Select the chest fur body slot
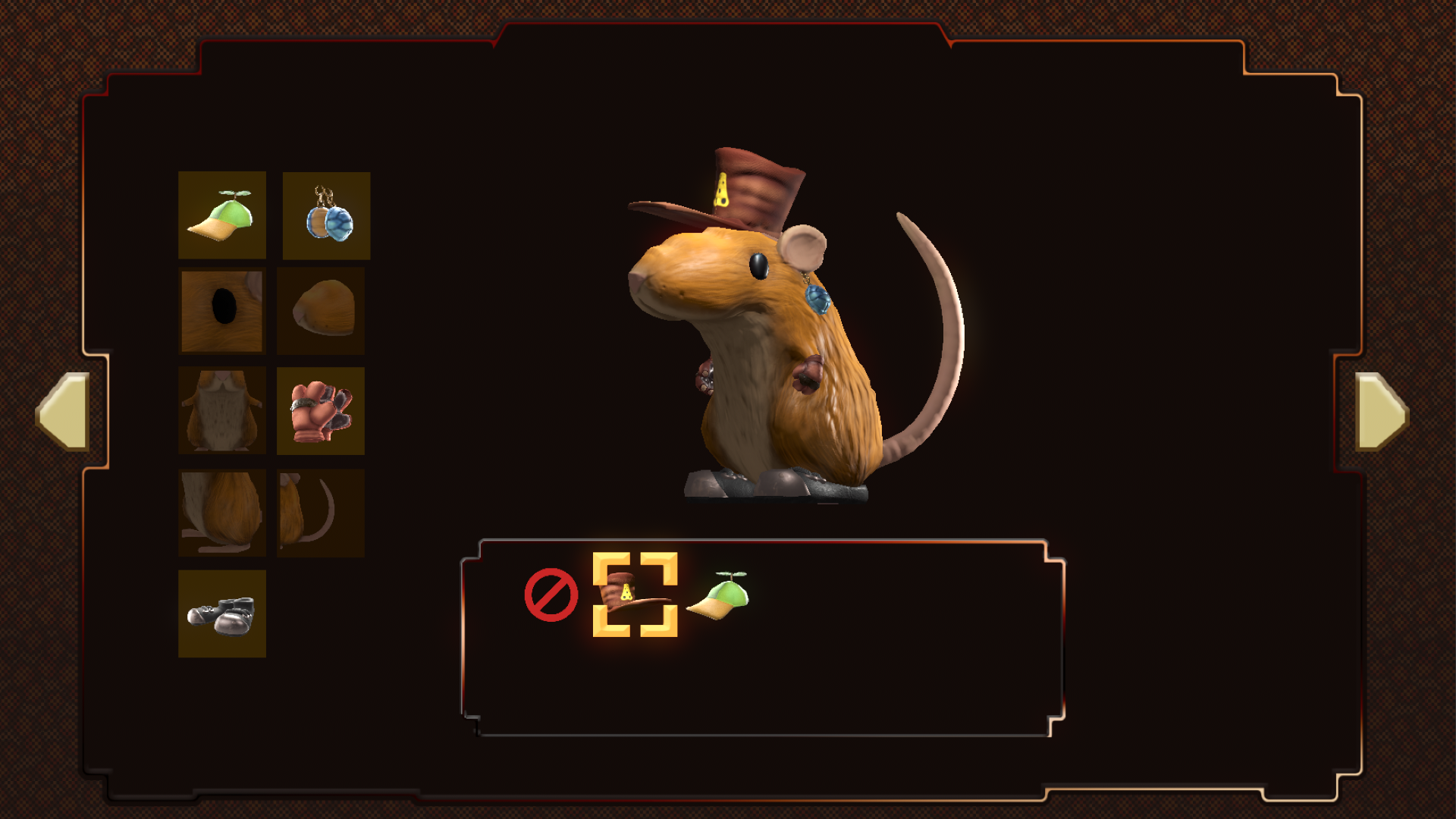 [221, 411]
